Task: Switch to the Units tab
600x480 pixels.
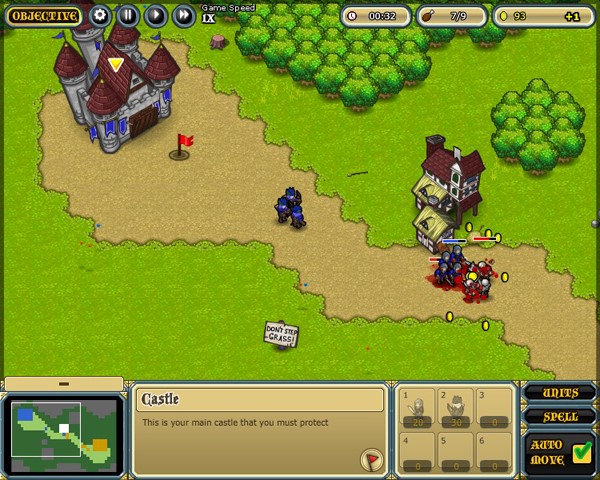Action: tap(560, 393)
